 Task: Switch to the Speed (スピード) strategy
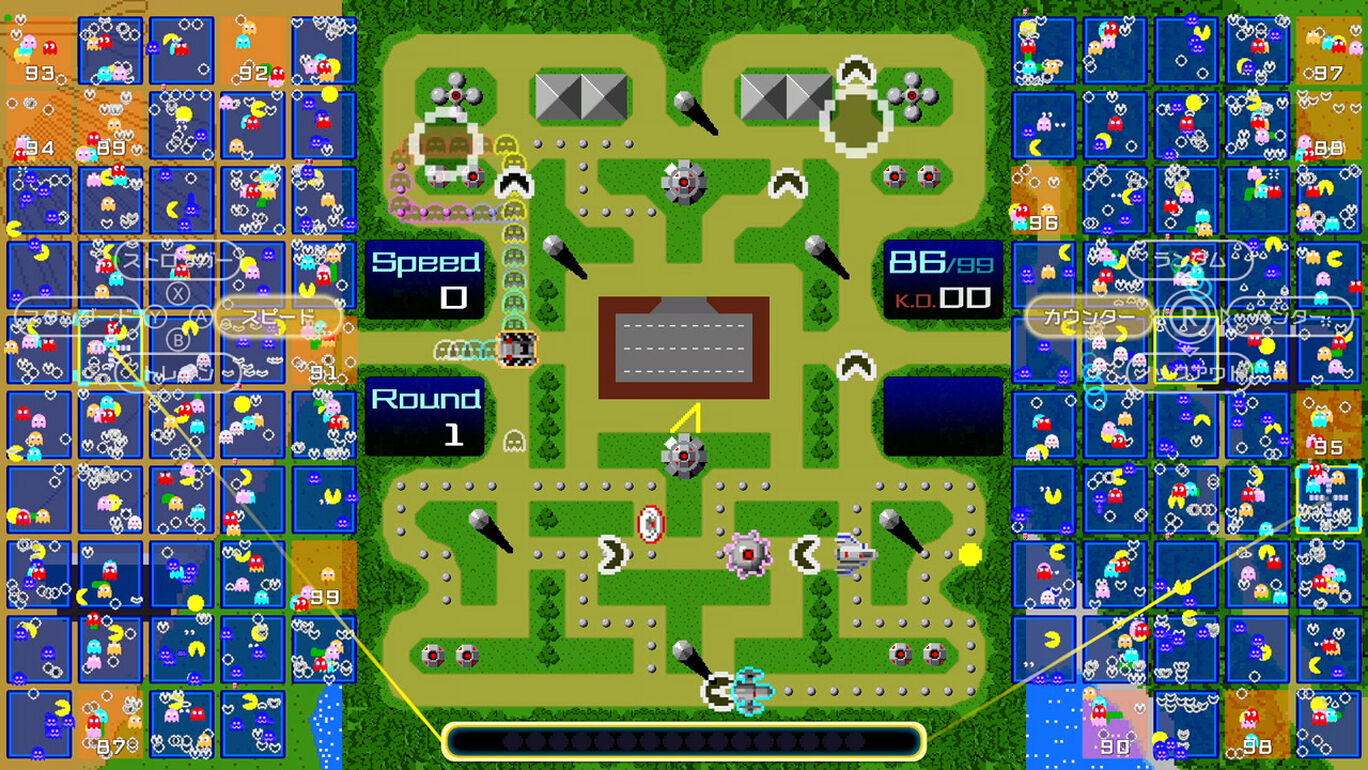click(x=279, y=317)
